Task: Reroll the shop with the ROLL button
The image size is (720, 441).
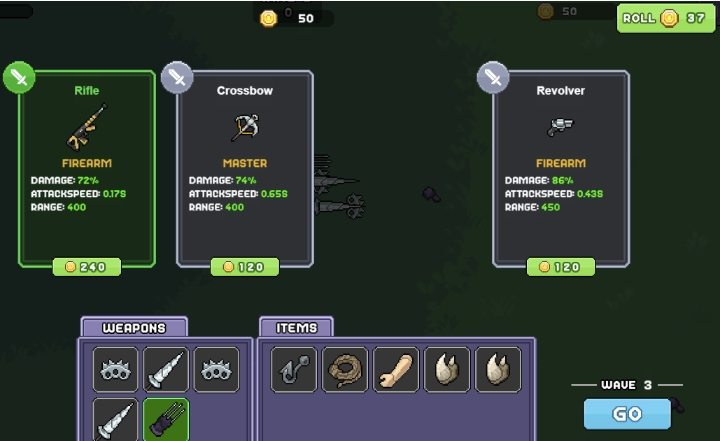Action: click(x=666, y=18)
